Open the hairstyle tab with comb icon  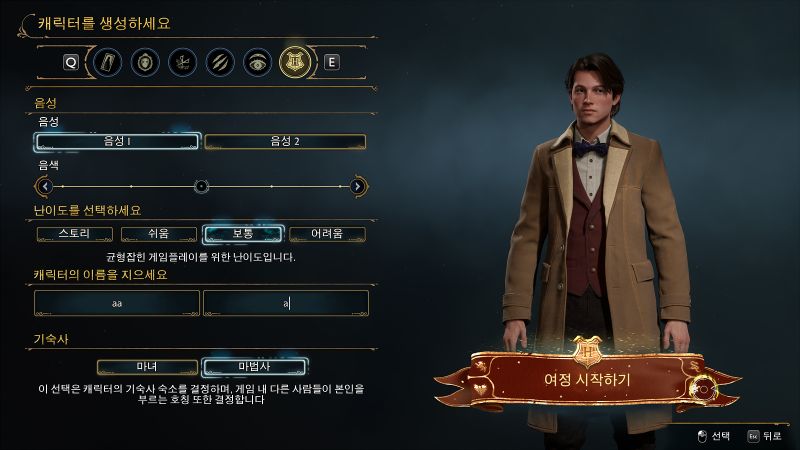pos(182,62)
